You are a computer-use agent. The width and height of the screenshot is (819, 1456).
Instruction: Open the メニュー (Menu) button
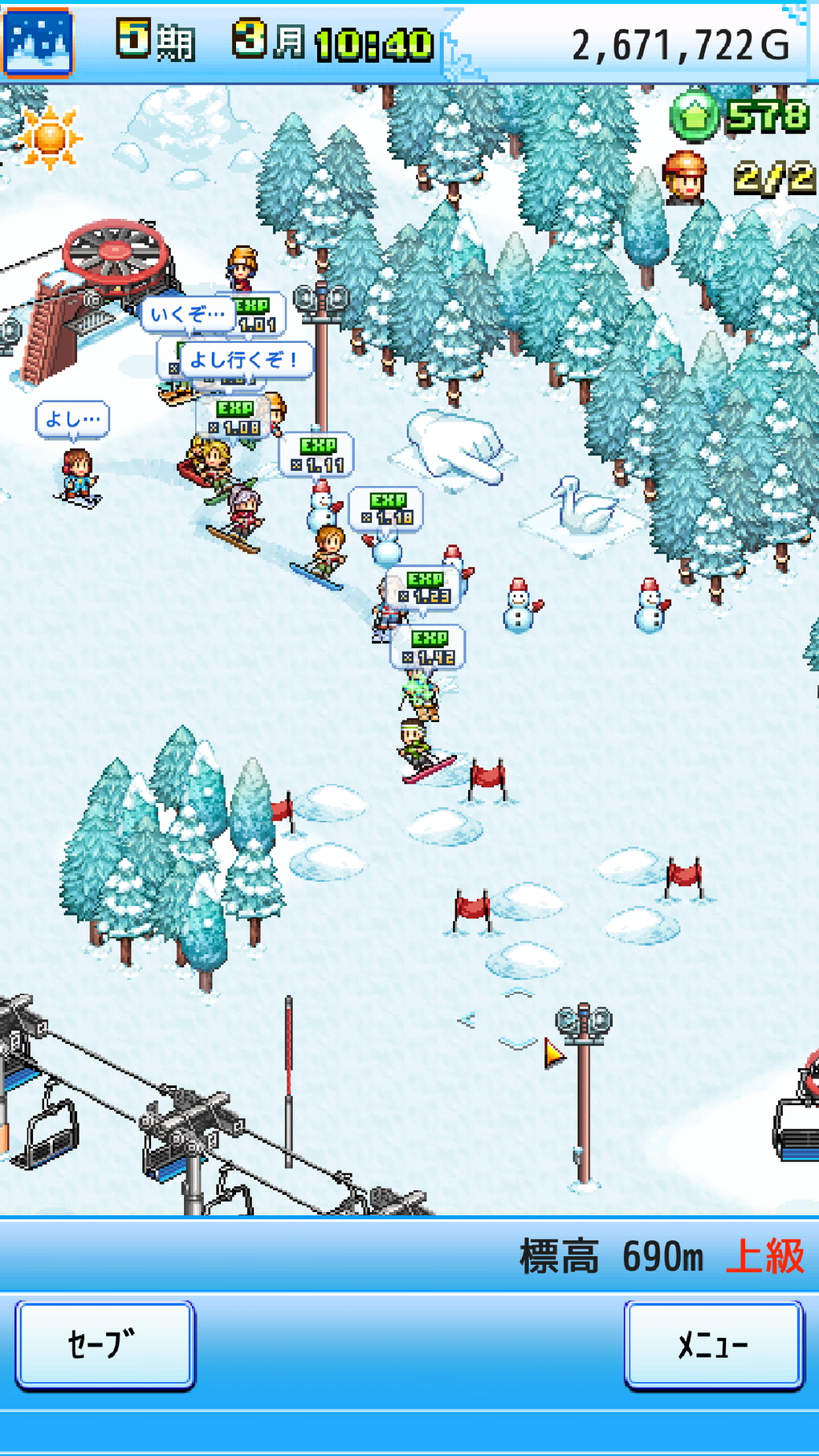pos(713,1344)
